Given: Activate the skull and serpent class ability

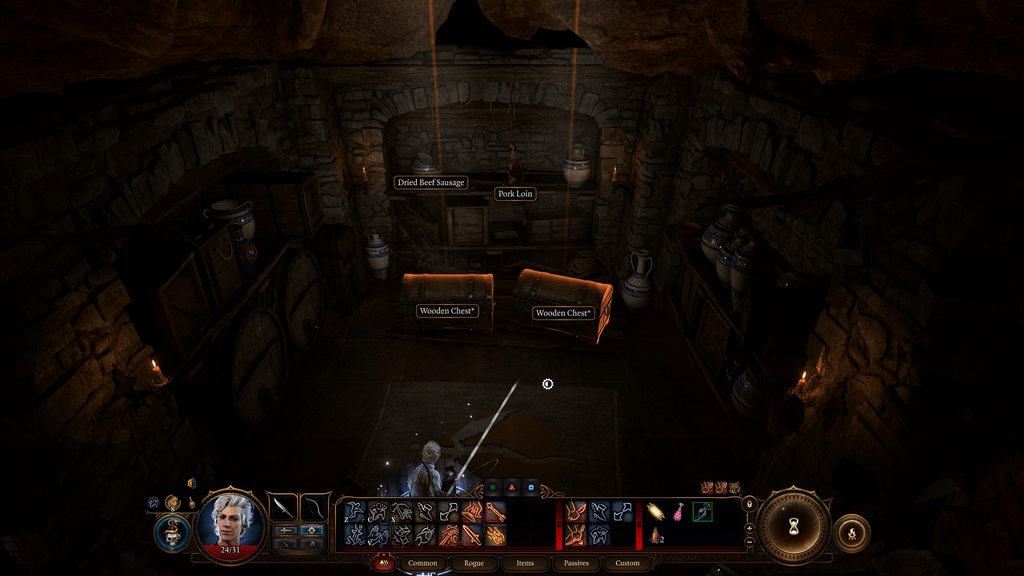Looking at the screenshot, I should pos(173,531).
